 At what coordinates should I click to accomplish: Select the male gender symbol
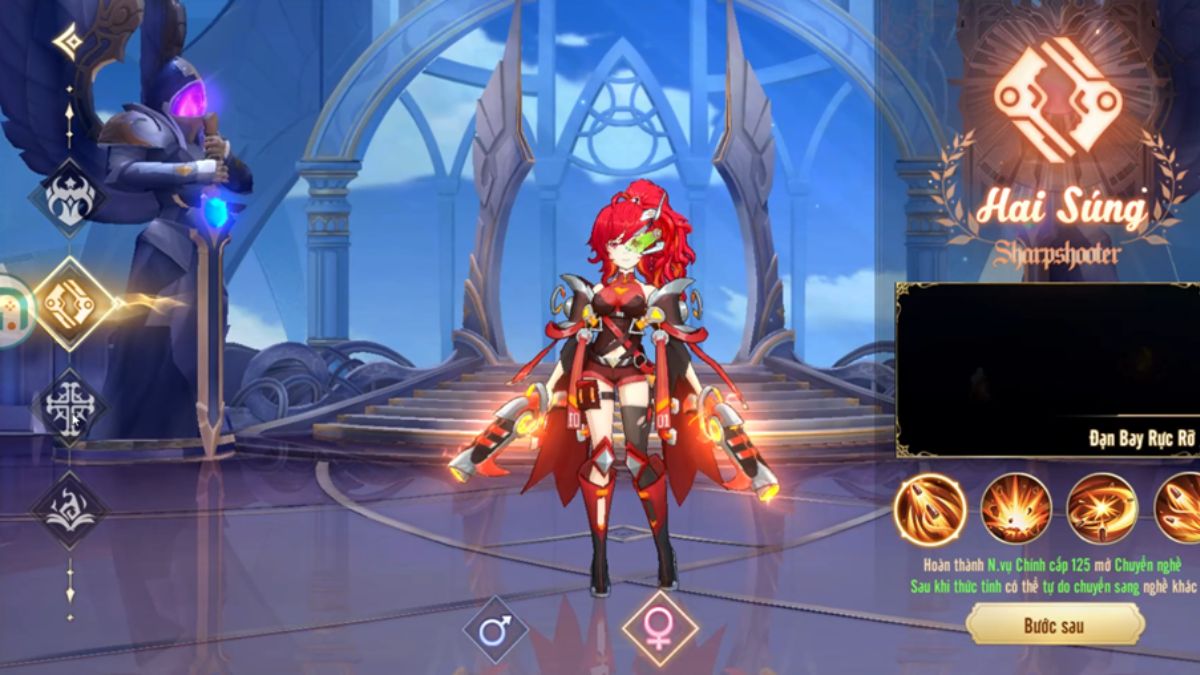point(495,630)
